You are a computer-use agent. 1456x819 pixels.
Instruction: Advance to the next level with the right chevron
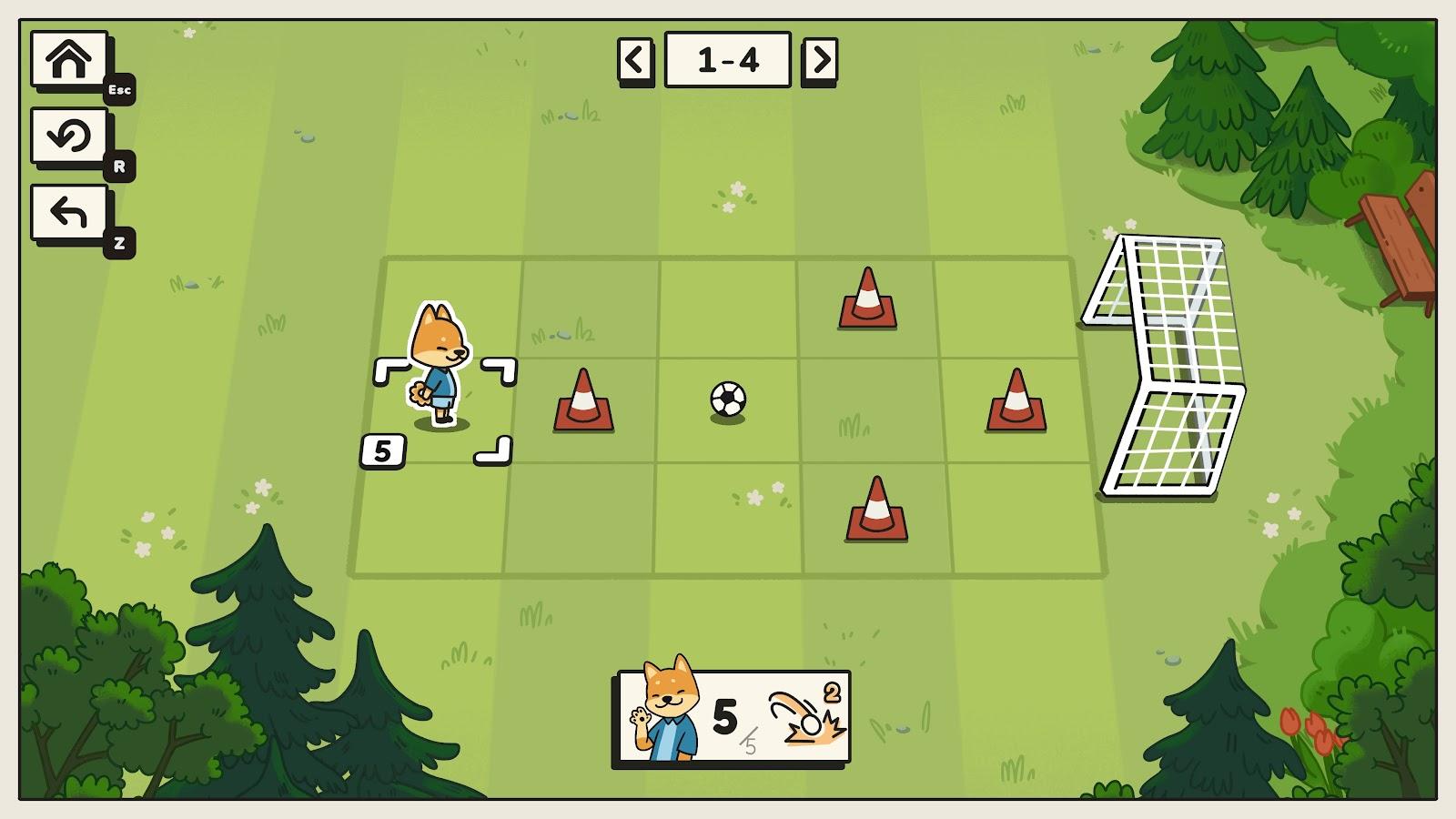coord(820,58)
